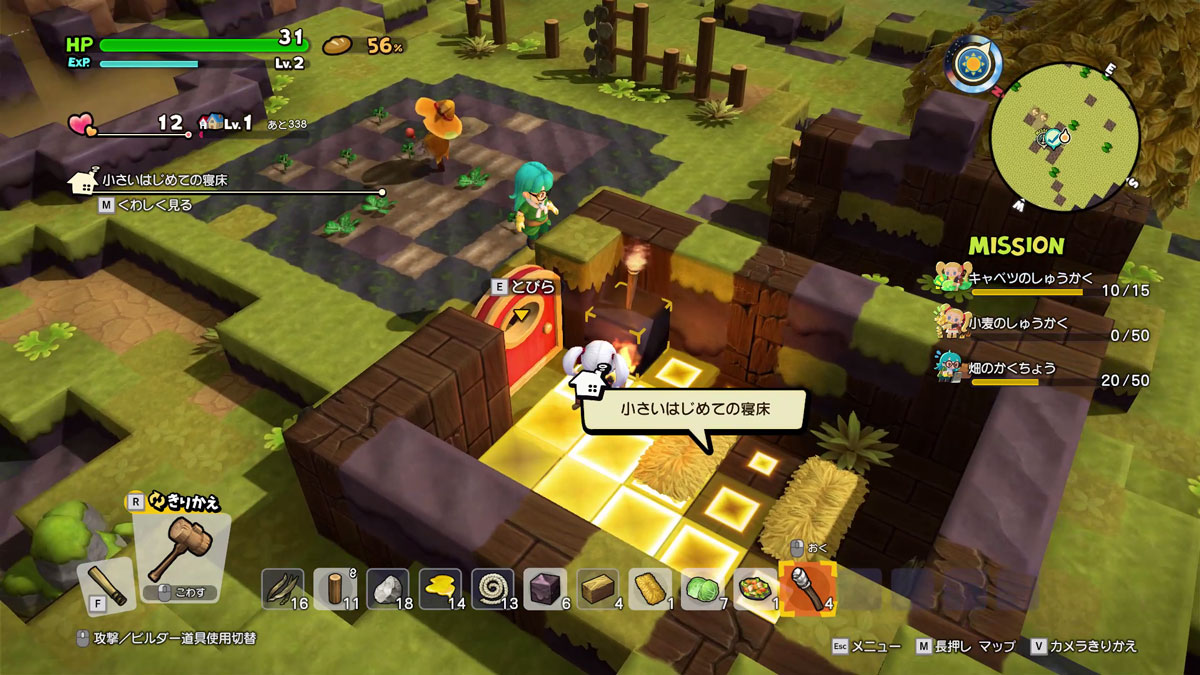Choose the grey stone hotbar slot

[388, 588]
